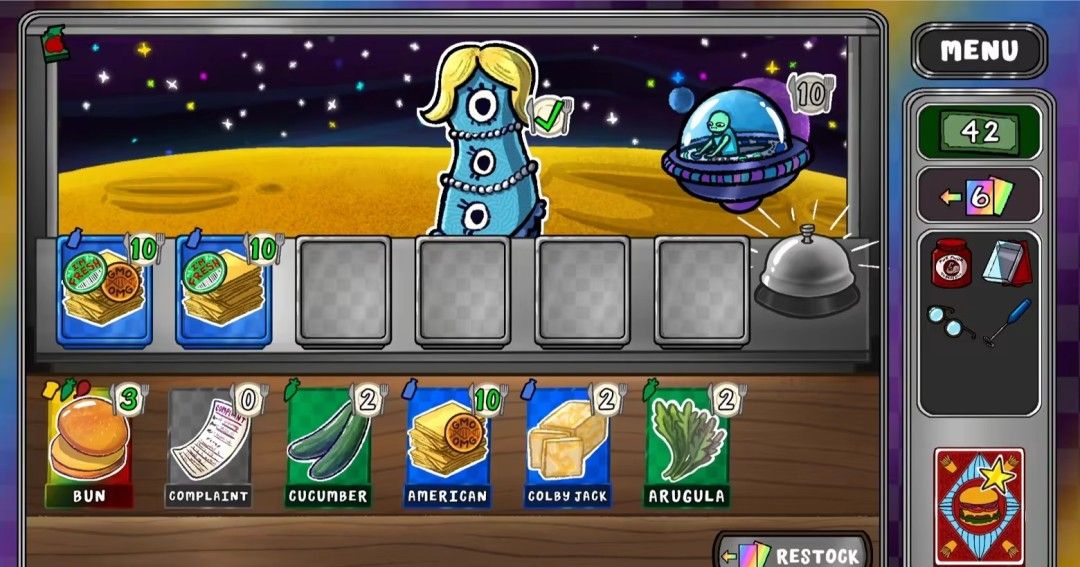Select the Arugula card
1080x567 pixels.
pos(686,445)
